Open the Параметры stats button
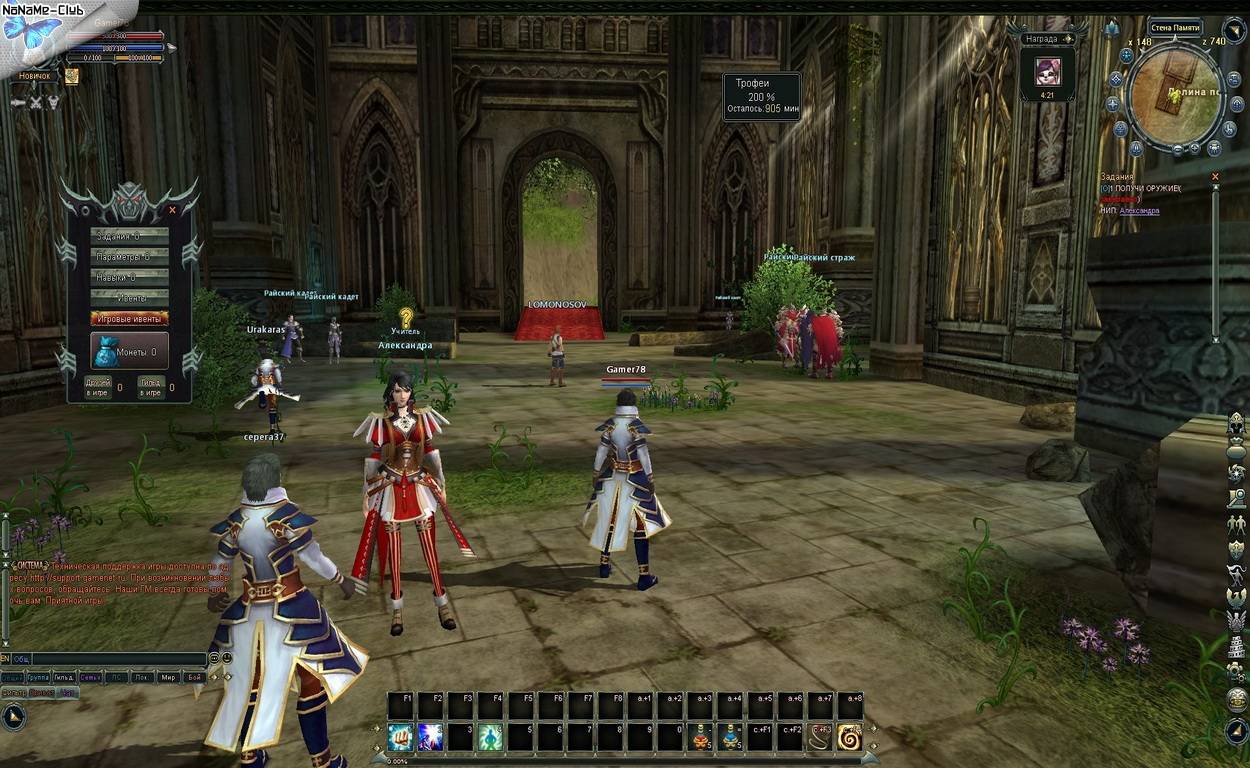This screenshot has height=768, width=1250. tap(129, 257)
